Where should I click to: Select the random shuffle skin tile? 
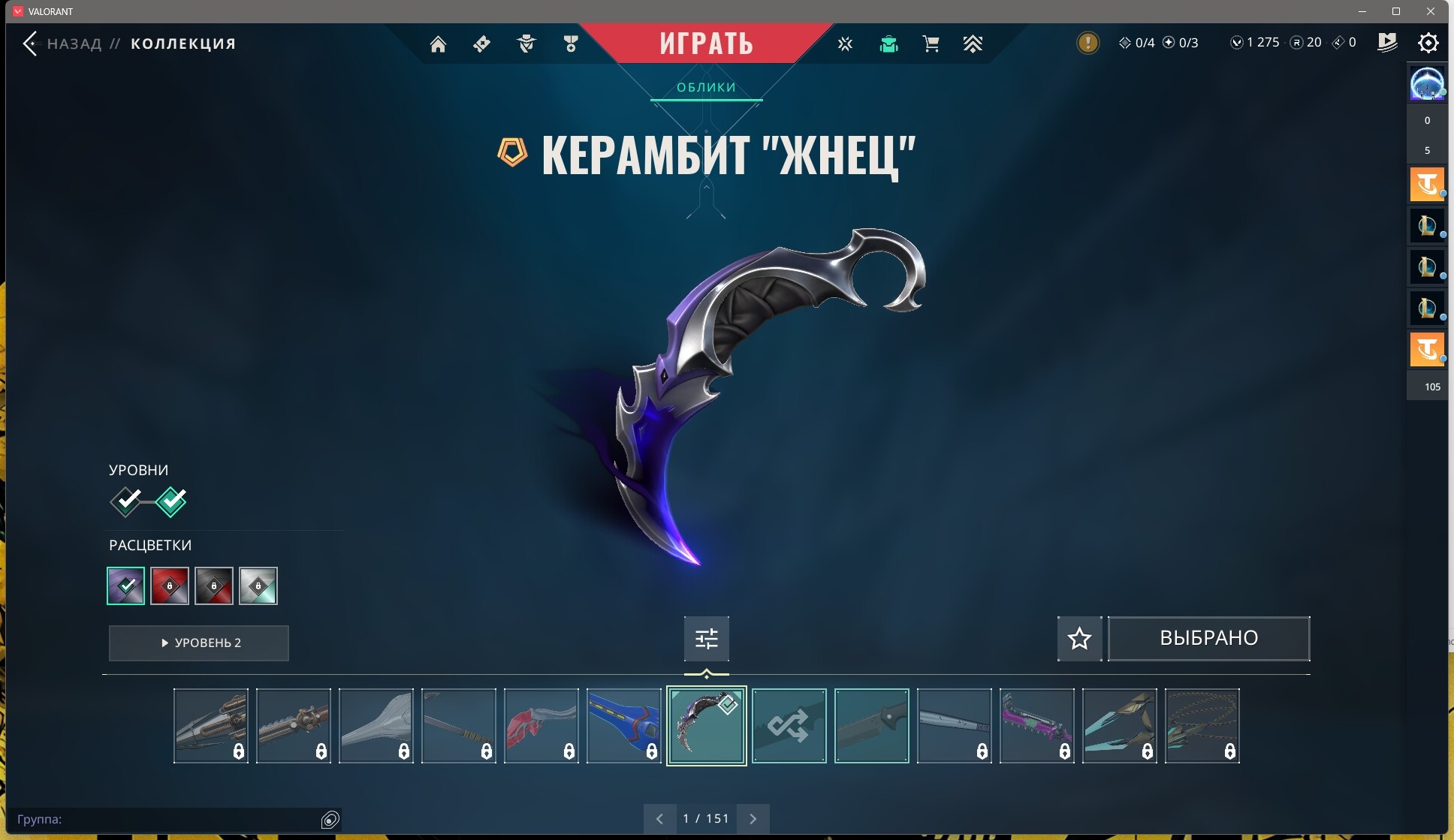pos(789,726)
